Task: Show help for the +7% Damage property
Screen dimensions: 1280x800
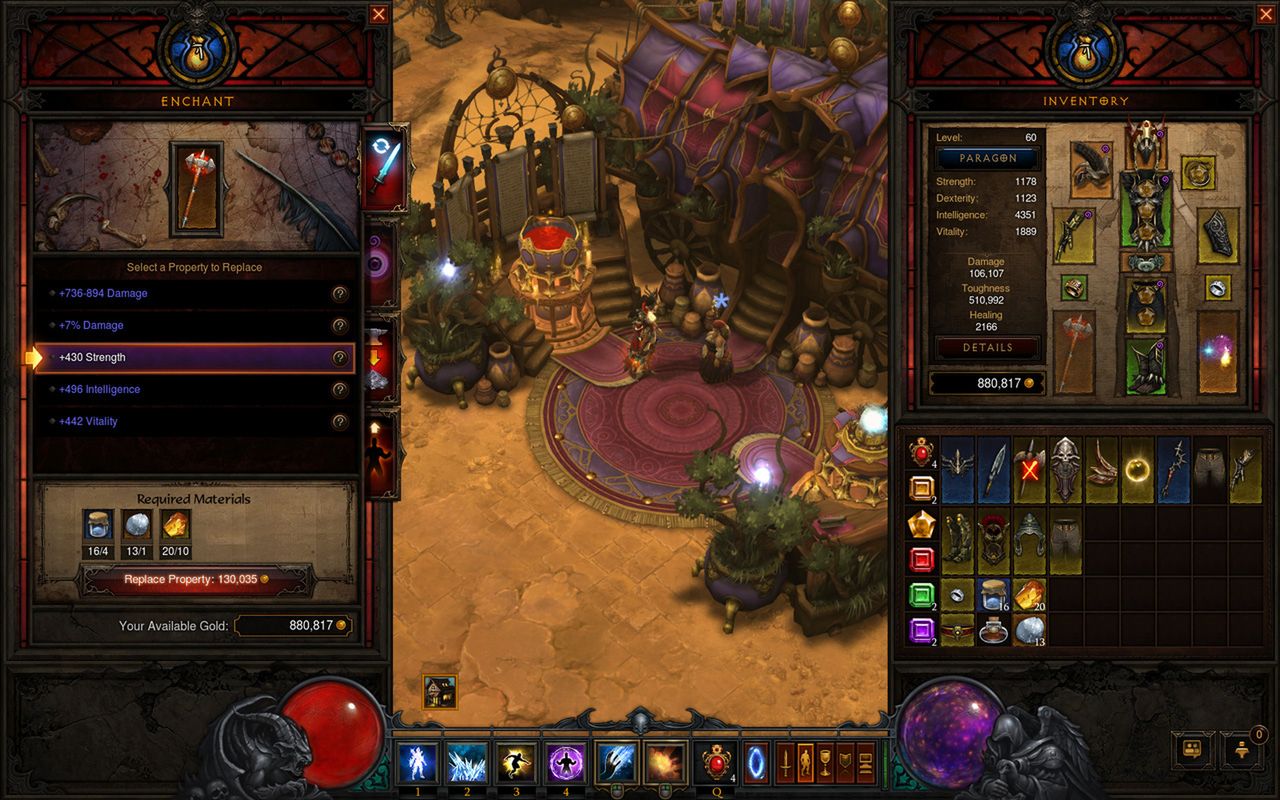Action: (340, 326)
